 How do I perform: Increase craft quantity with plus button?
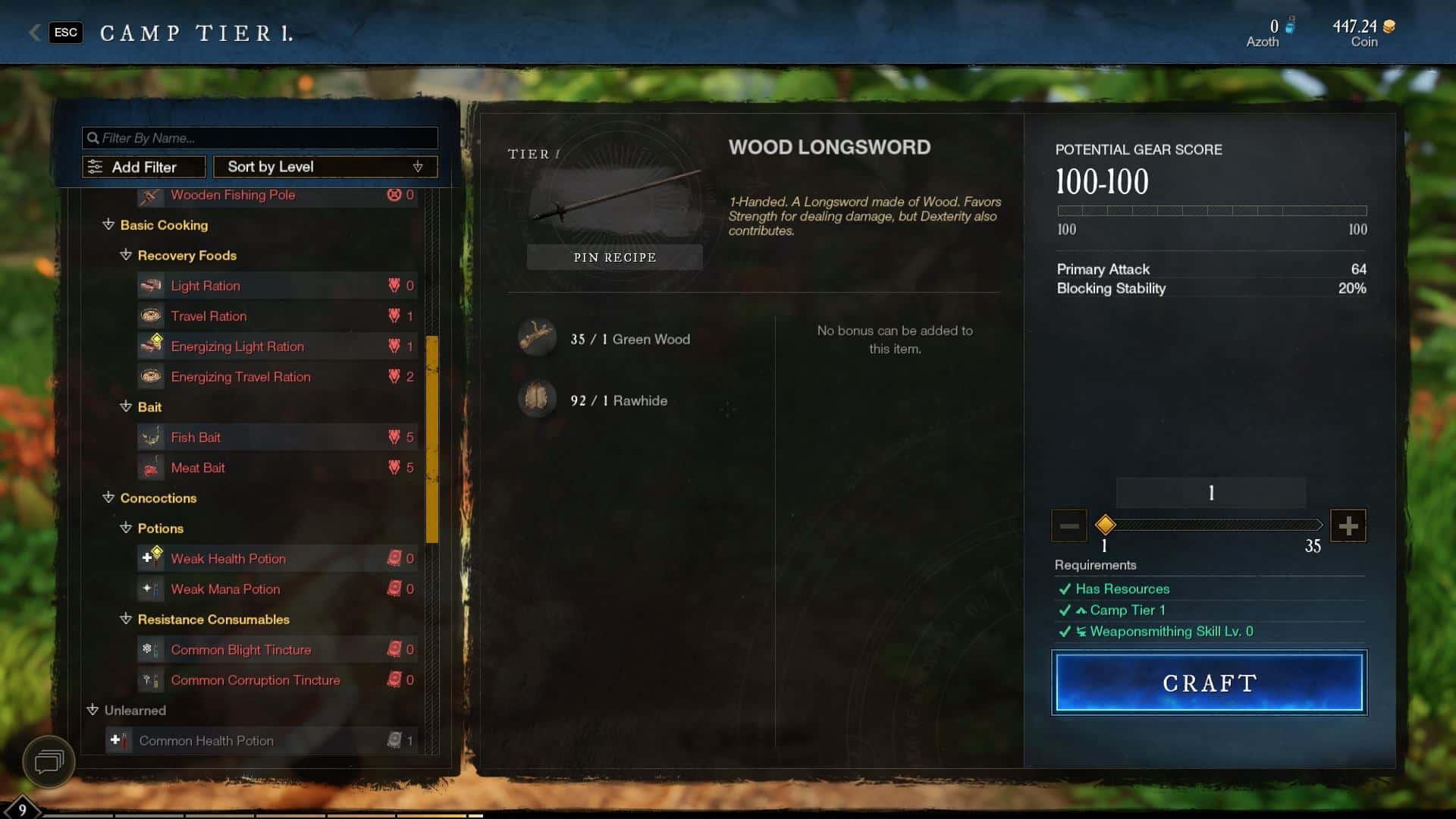[x=1348, y=526]
